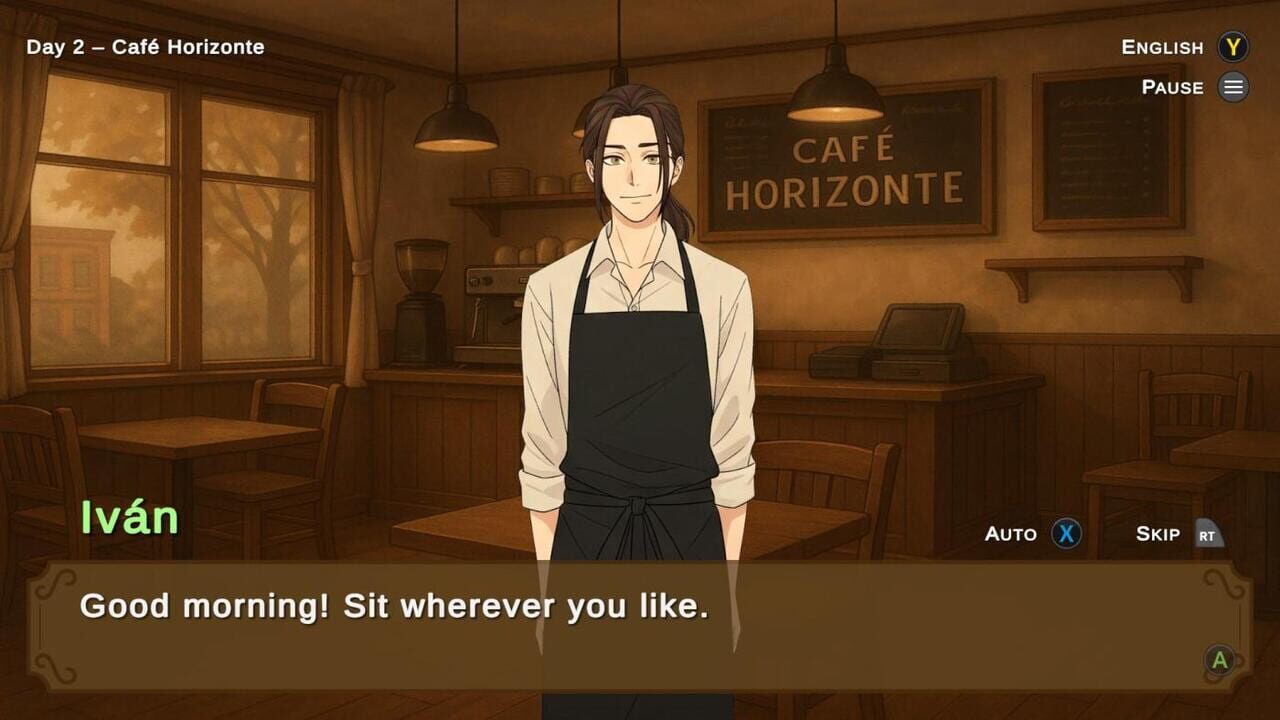The image size is (1280, 720).
Task: Click the Auto text label
Action: (x=1010, y=534)
